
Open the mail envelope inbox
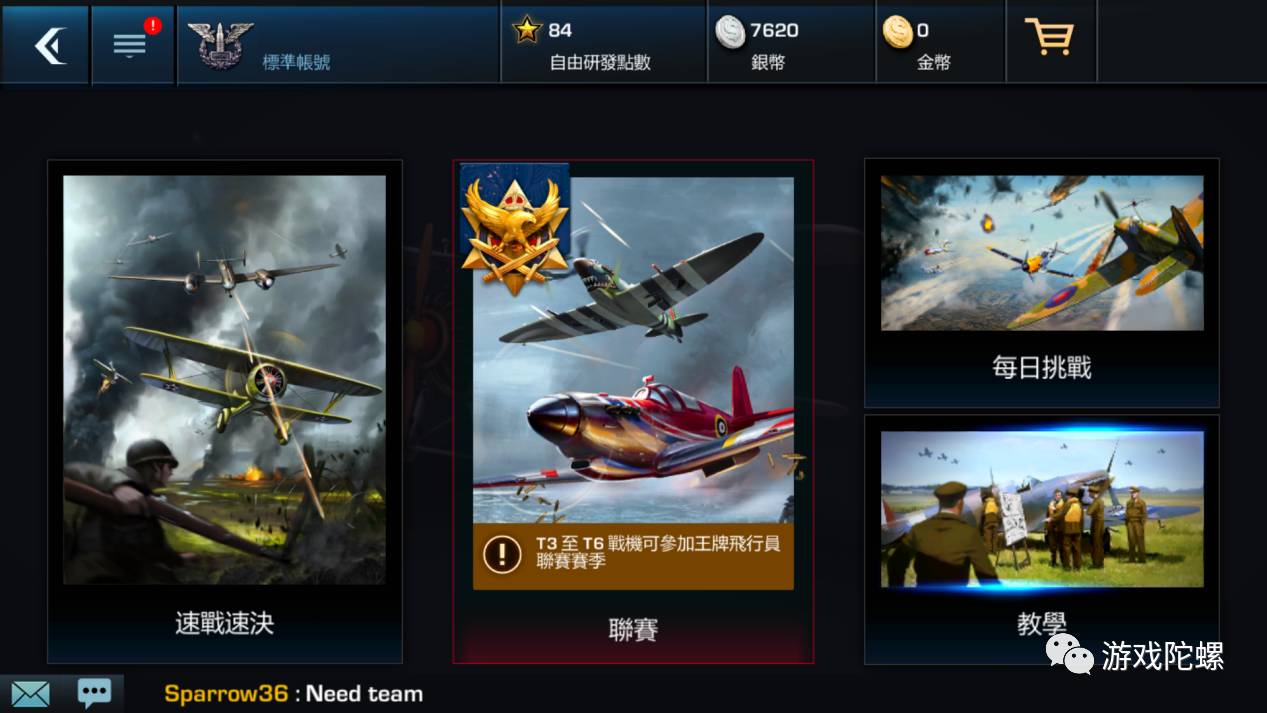click(30, 693)
